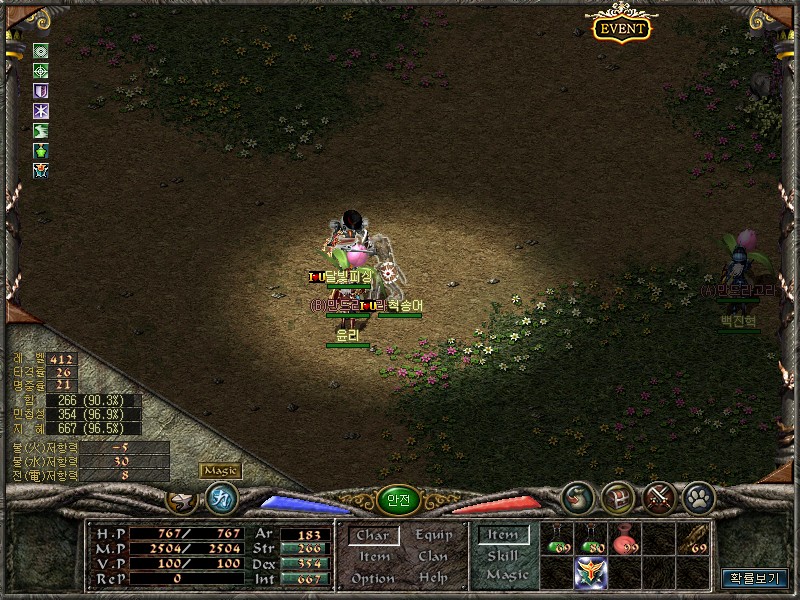Viewport: 800px width, 600px height.
Task: Switch to the Magic tab beneath Skill
Action: coord(506,576)
